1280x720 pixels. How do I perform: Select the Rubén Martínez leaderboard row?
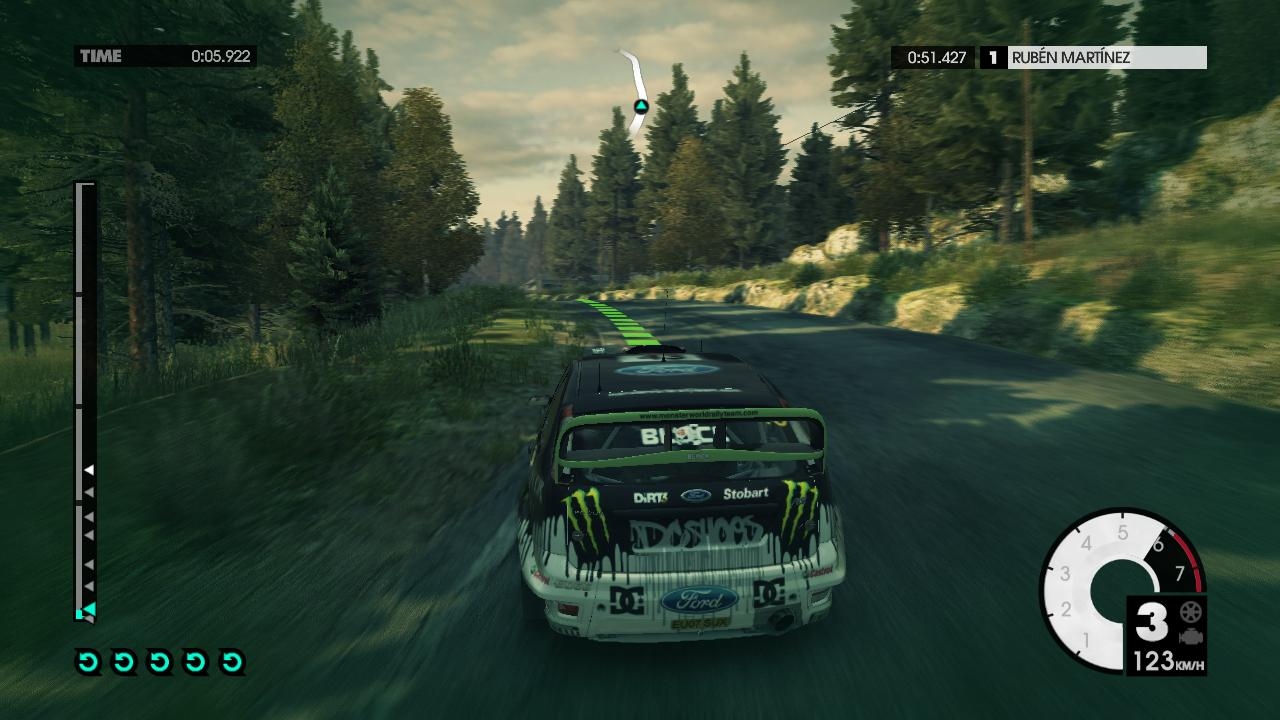tap(1050, 58)
